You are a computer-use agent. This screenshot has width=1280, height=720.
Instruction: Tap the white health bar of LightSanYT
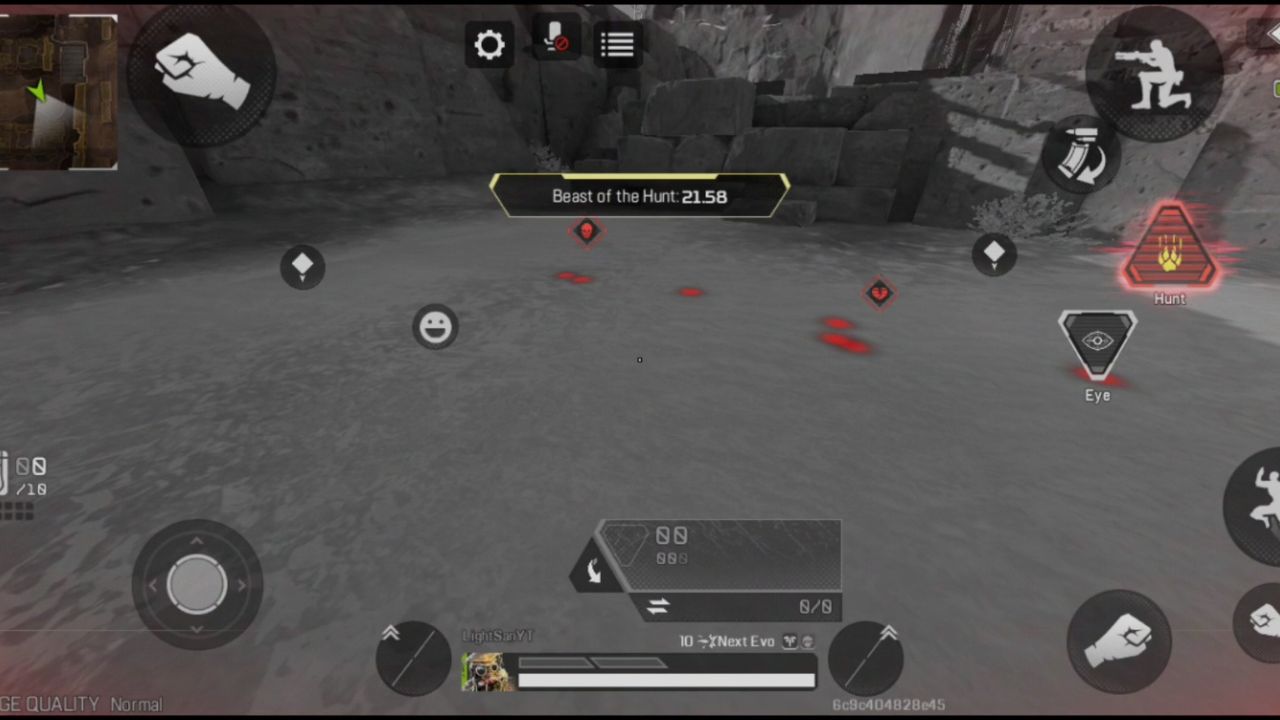pos(666,680)
